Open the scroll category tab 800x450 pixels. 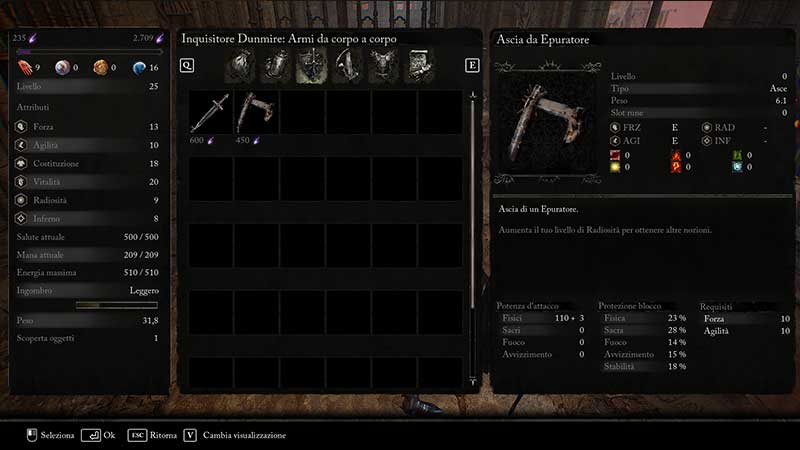click(x=416, y=66)
